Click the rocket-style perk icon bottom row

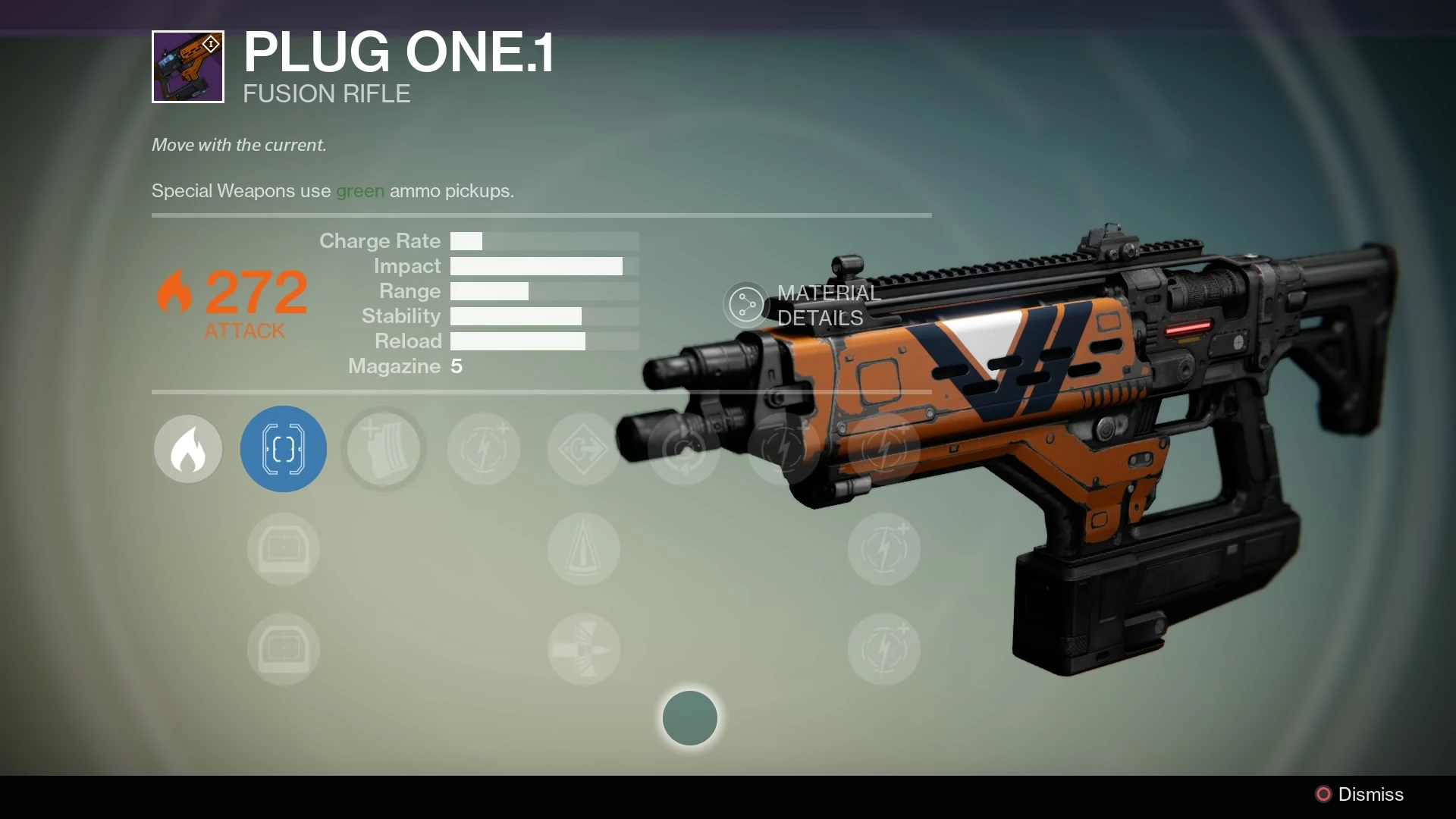583,650
